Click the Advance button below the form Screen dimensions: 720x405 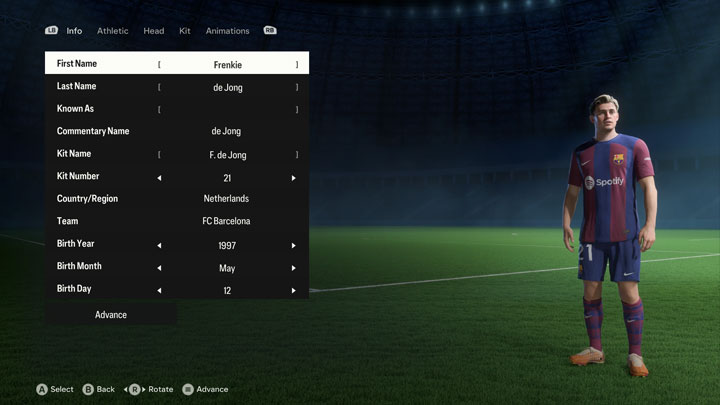click(x=111, y=315)
